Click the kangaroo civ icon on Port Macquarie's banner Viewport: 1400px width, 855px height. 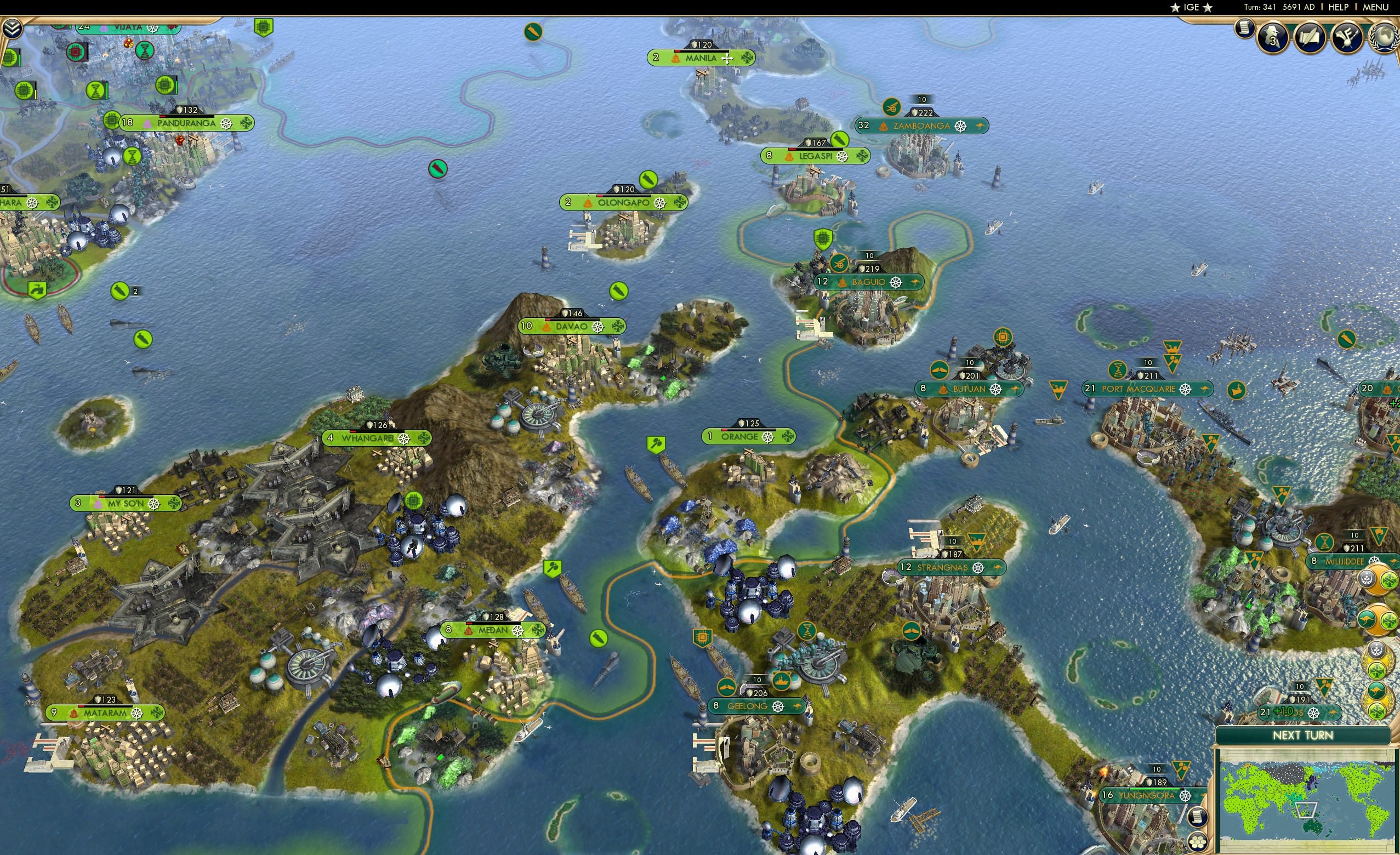1204,390
